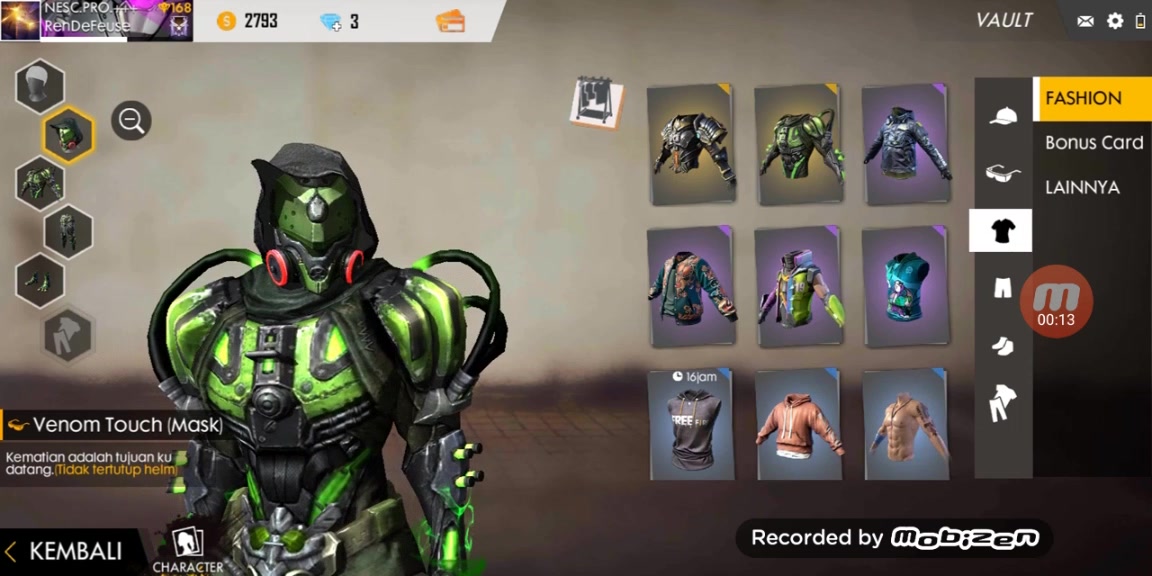Open settings via the gear icon

pyautogui.click(x=1115, y=21)
